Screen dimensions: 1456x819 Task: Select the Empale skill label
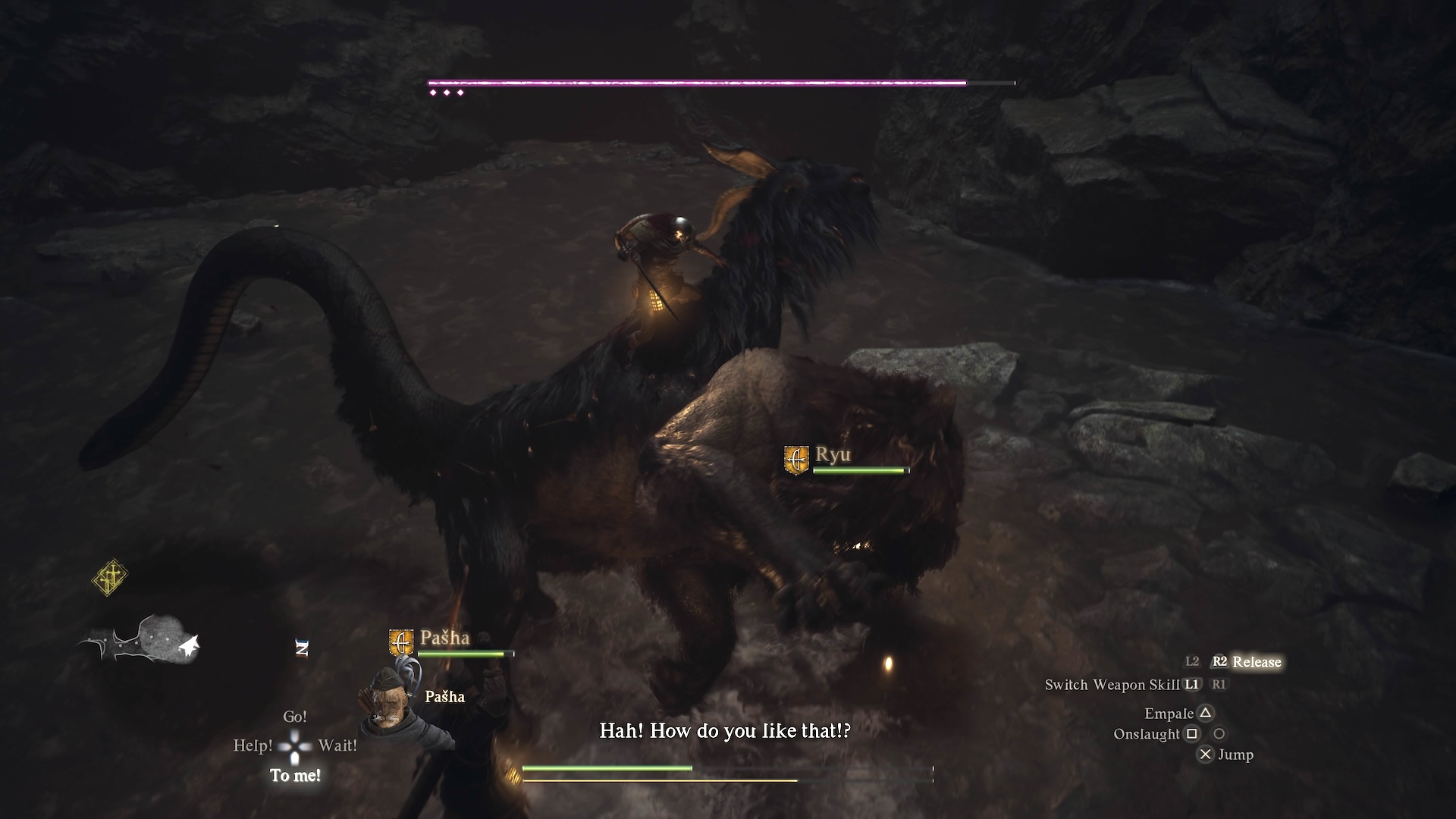[x=1169, y=714]
